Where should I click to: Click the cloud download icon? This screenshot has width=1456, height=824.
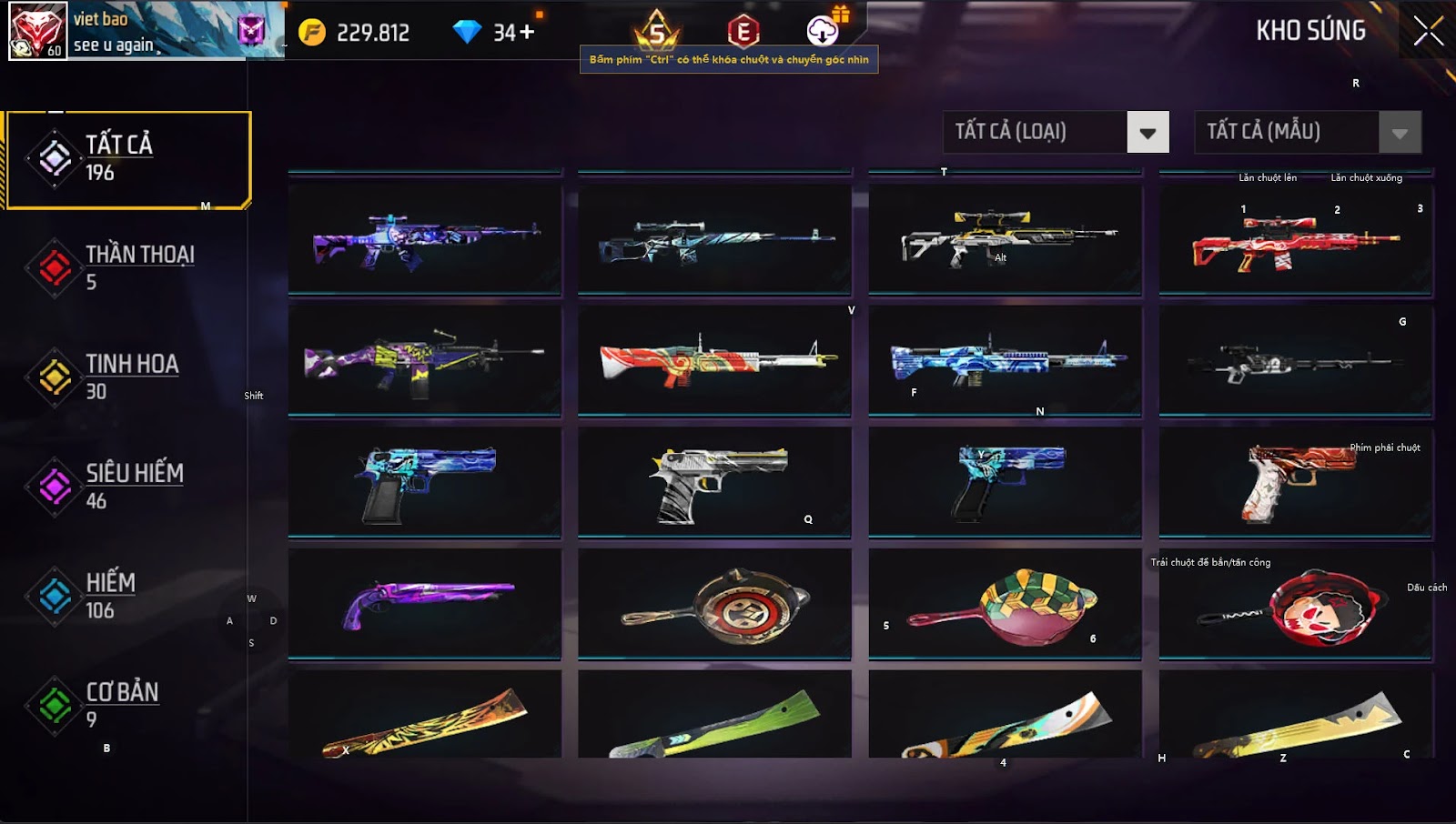pos(823,31)
